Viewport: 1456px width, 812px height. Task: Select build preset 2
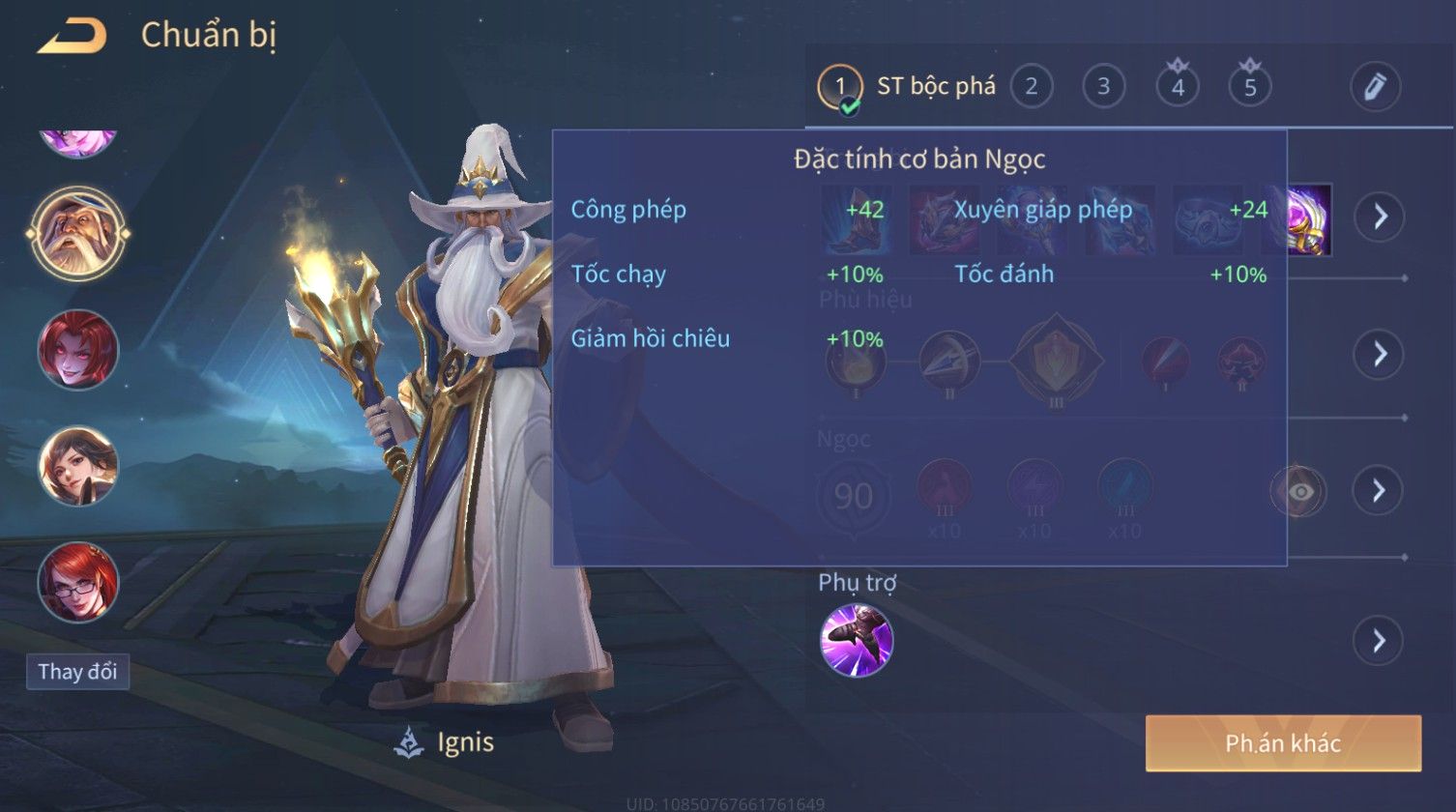click(1031, 87)
